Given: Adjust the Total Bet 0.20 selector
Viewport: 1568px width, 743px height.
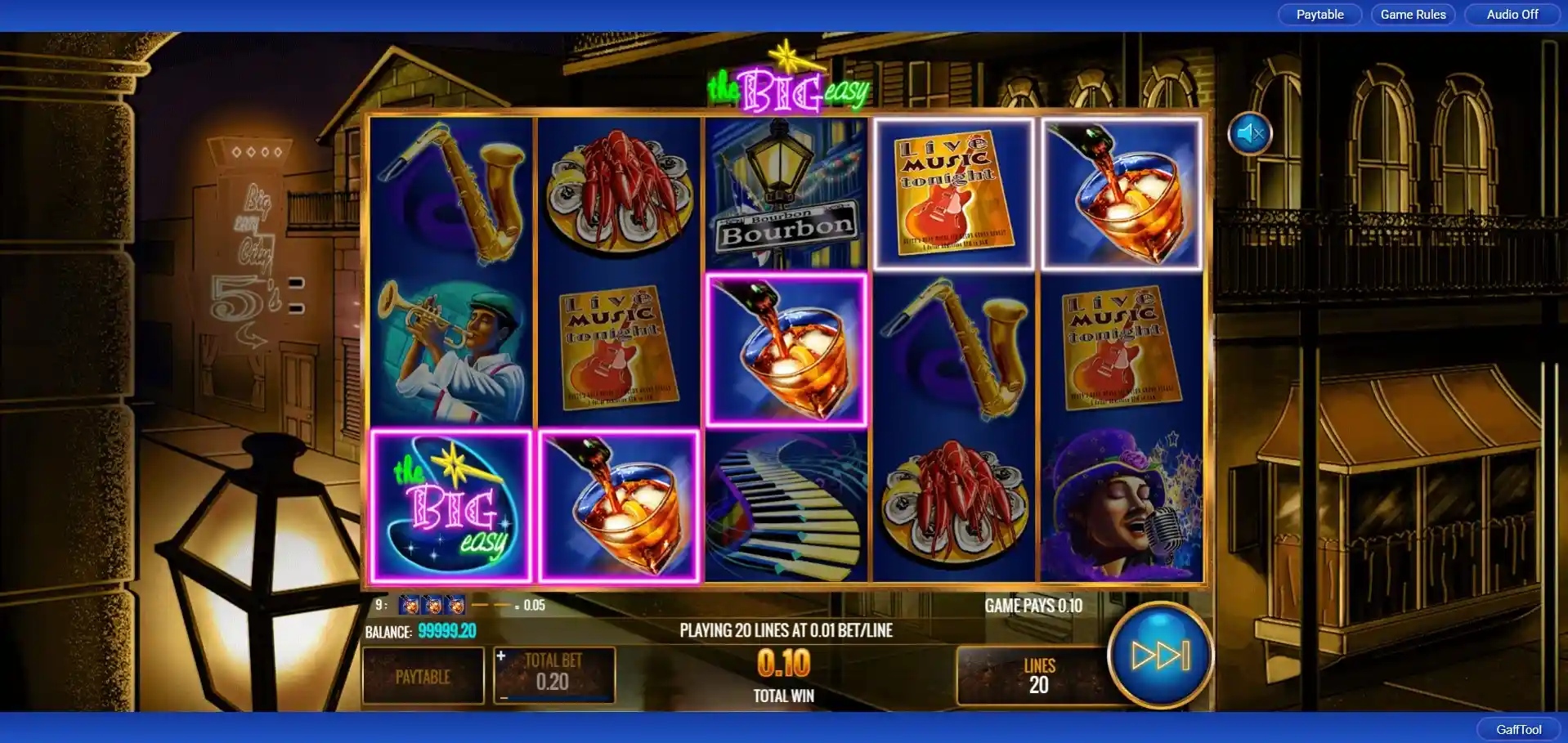Looking at the screenshot, I should click(553, 674).
